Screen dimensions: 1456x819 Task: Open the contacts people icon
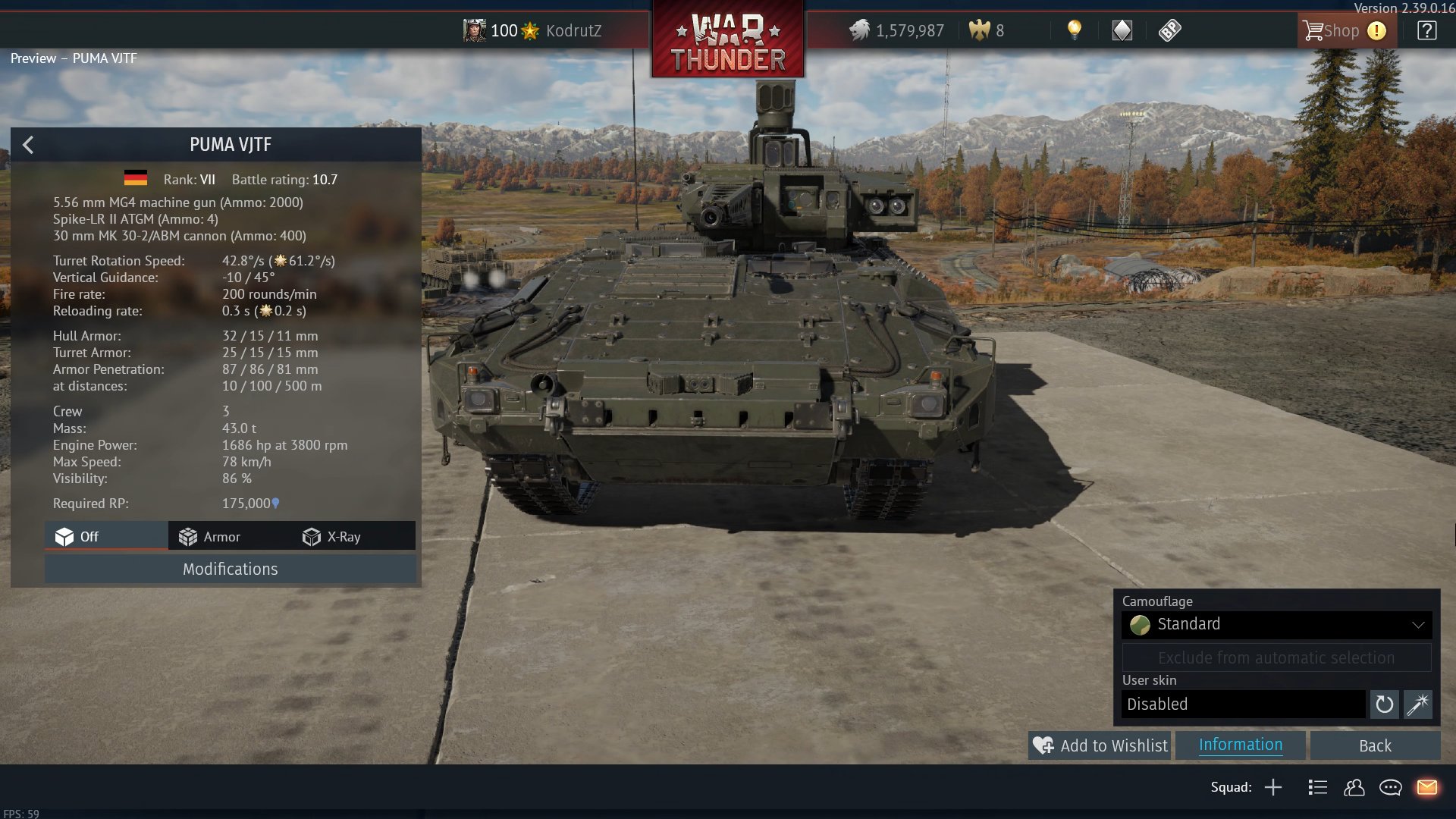click(x=1354, y=787)
